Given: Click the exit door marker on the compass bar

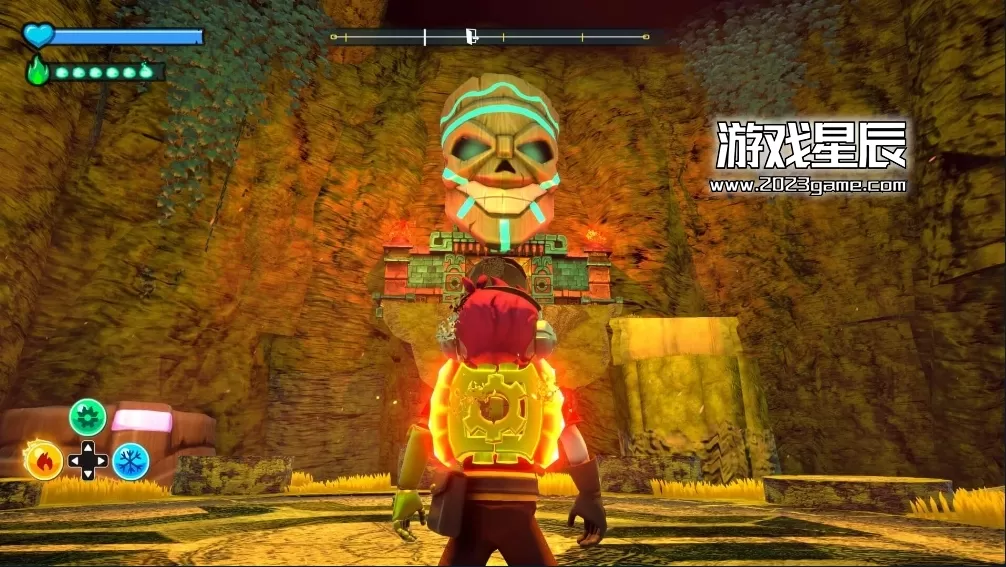Looking at the screenshot, I should tap(470, 37).
